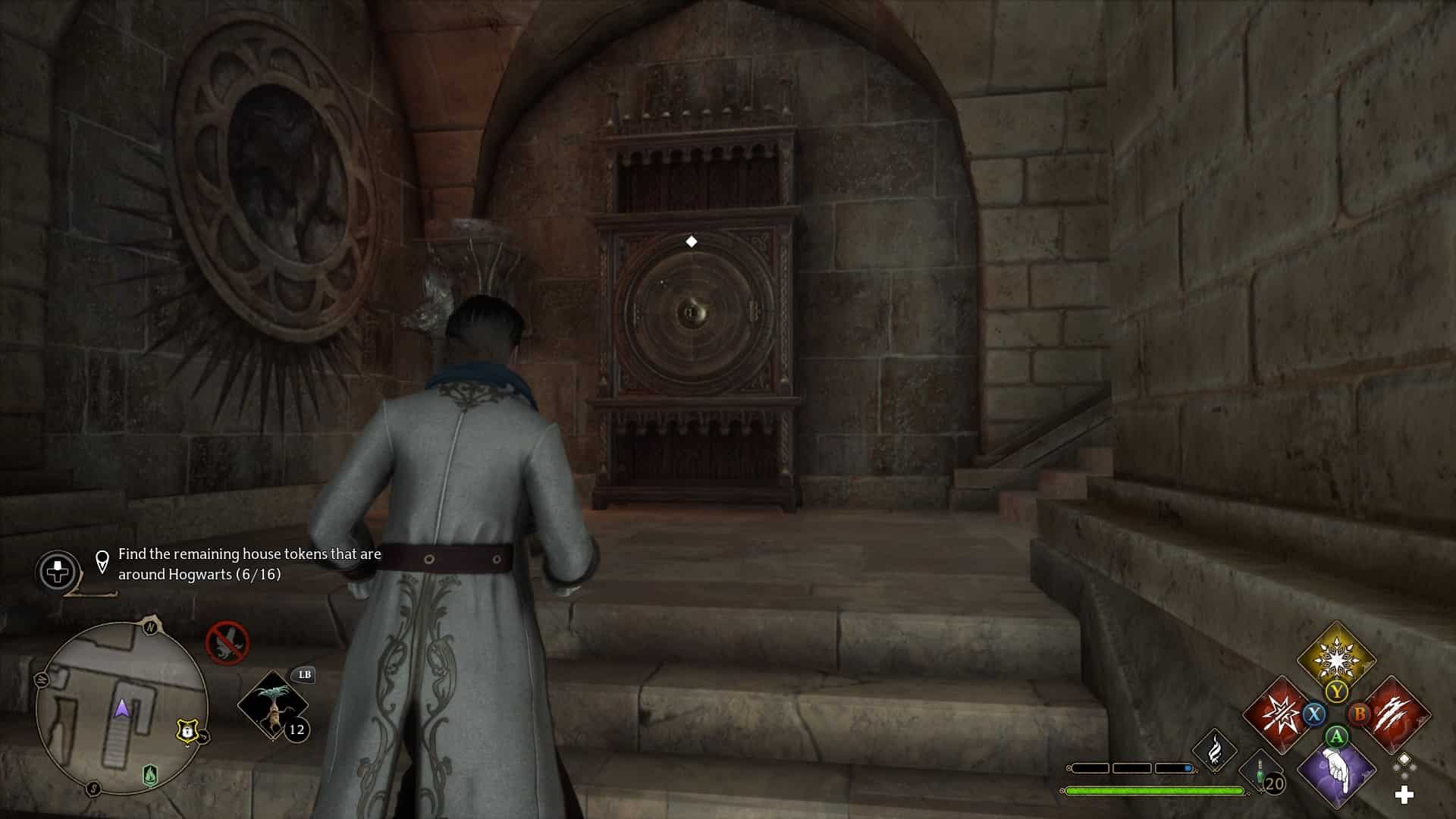The height and width of the screenshot is (819, 1456).
Task: Switch spell set with the diamond selector
Action: [x=1404, y=764]
